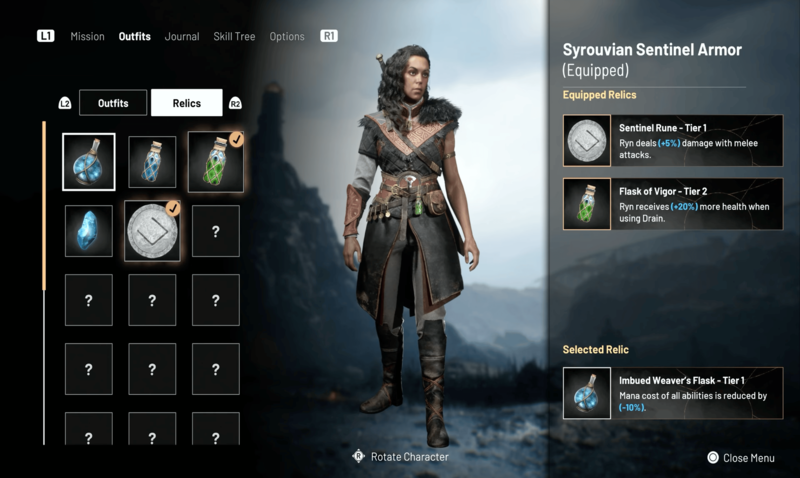Select the Sentinel Rune relic in grid
The height and width of the screenshot is (478, 800).
[x=152, y=231]
